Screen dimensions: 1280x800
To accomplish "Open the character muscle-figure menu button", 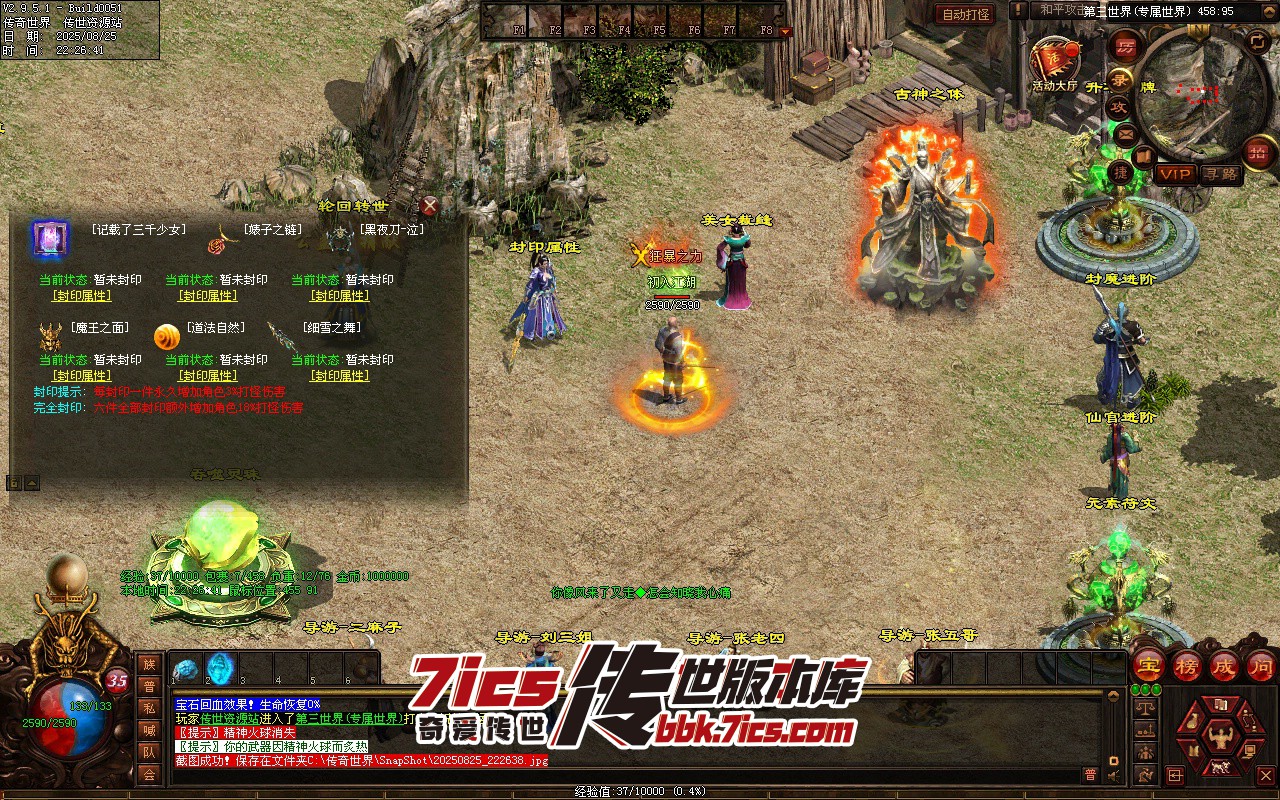I will [x=1218, y=739].
